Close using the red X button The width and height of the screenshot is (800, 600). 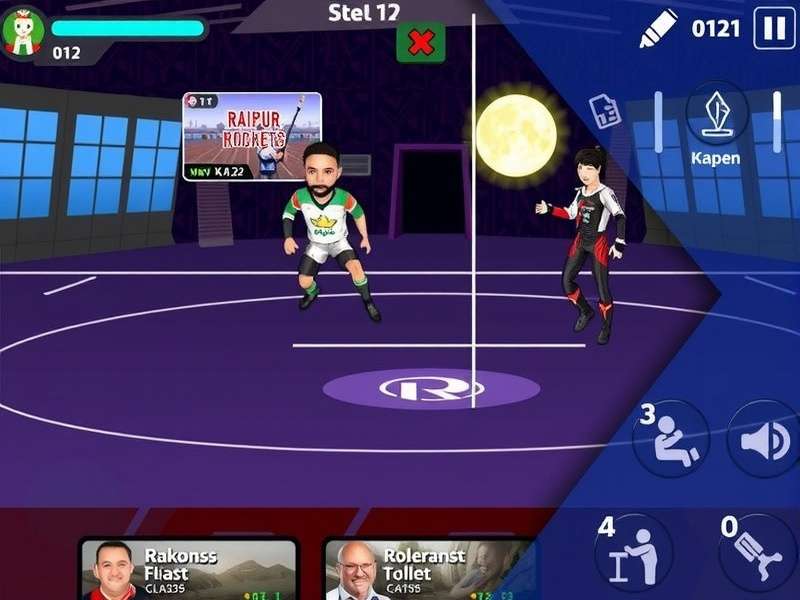click(421, 42)
